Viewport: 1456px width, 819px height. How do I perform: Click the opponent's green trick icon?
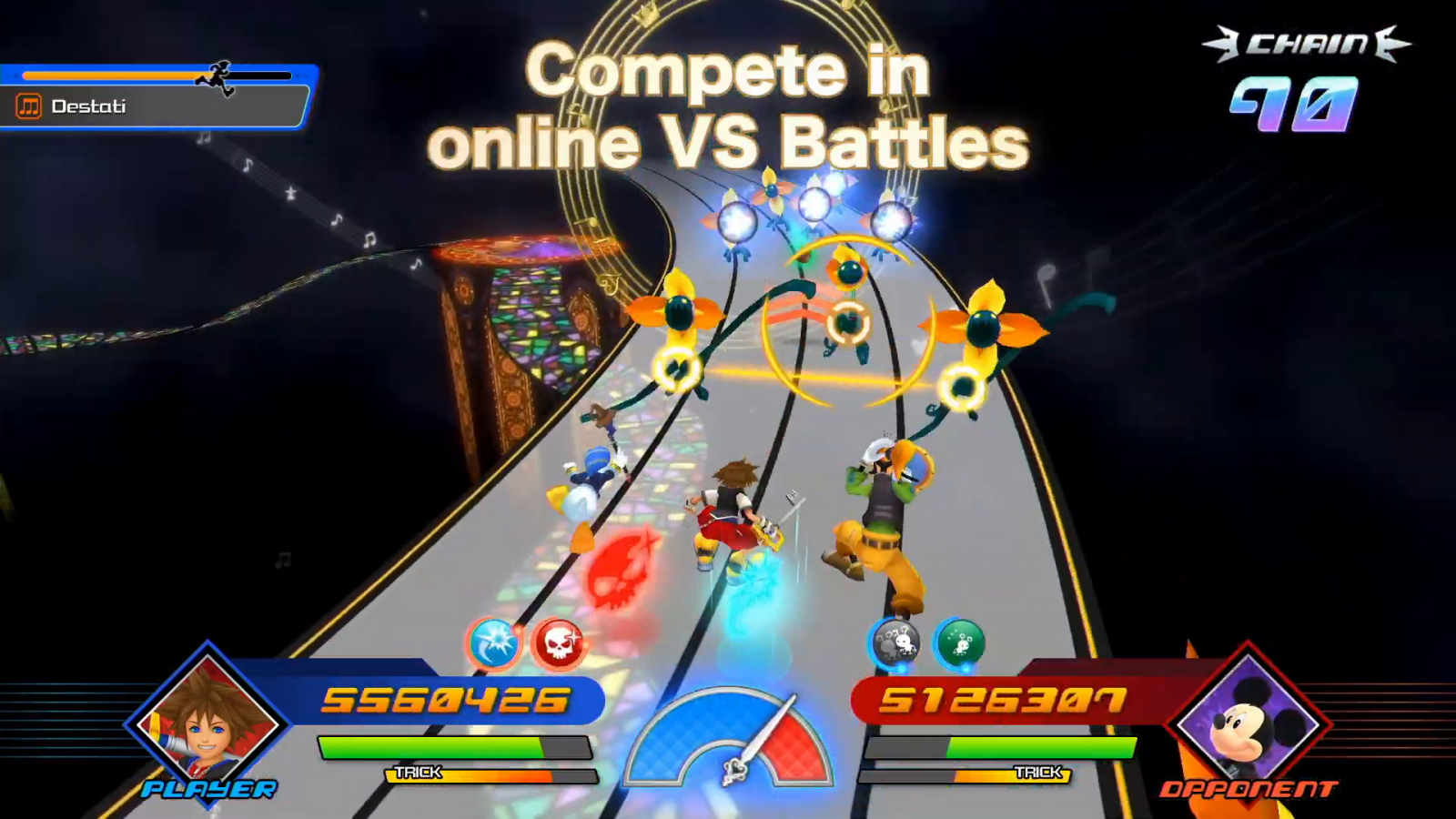pos(959,644)
